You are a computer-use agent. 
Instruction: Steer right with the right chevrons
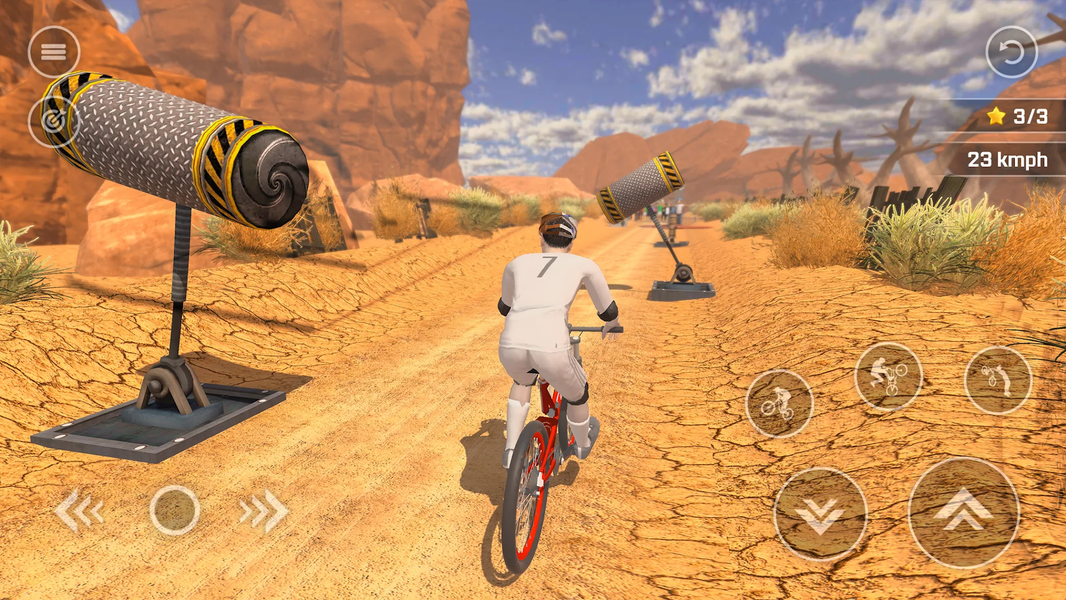pyautogui.click(x=263, y=511)
